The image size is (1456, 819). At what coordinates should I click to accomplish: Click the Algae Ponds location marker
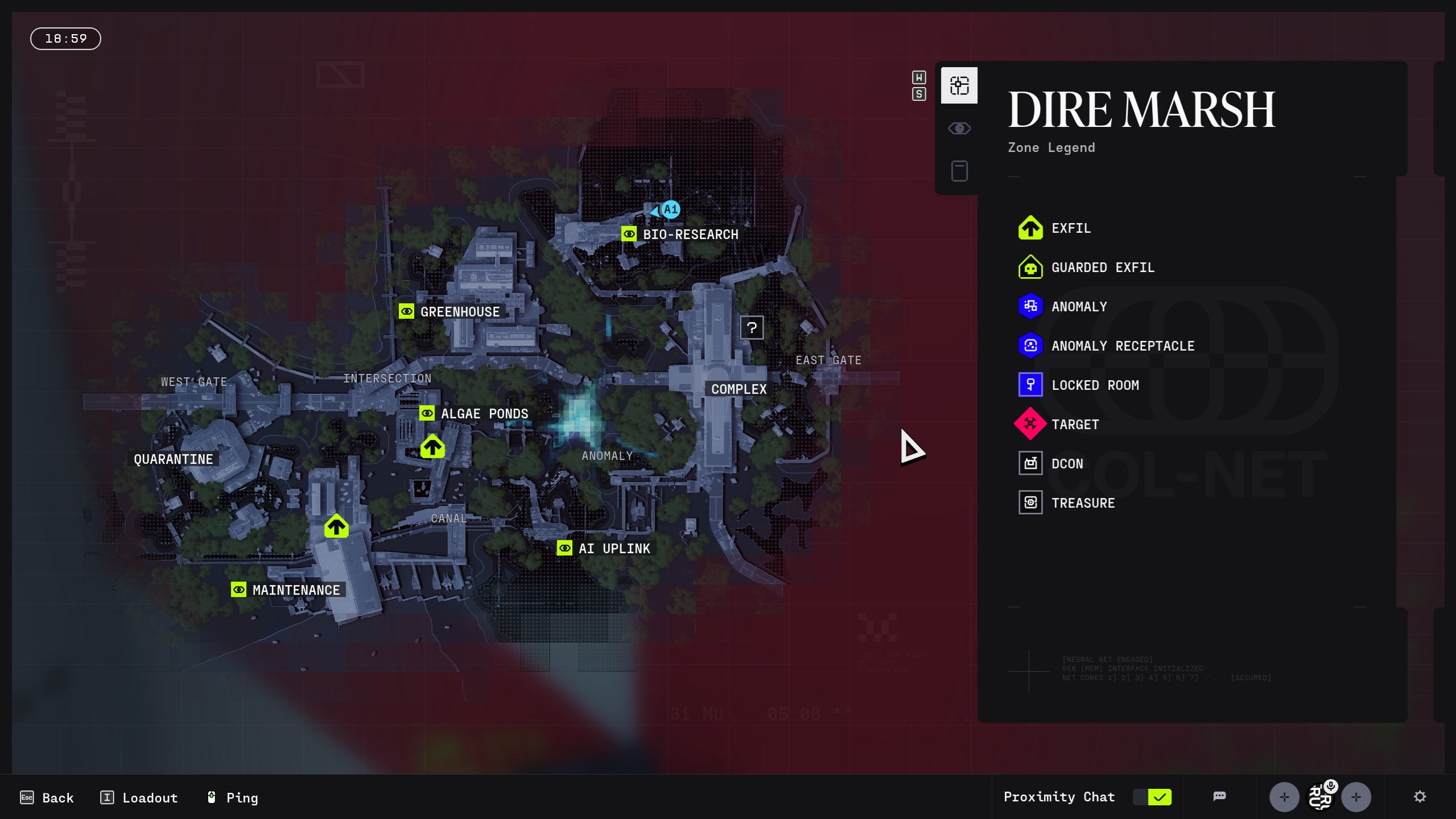pyautogui.click(x=427, y=413)
